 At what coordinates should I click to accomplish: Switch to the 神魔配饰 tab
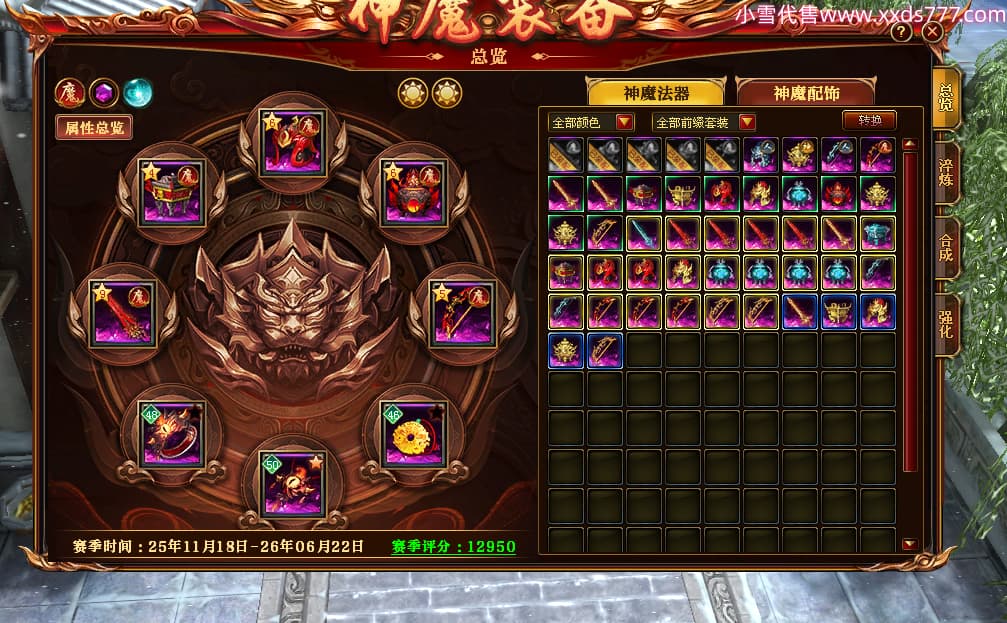coord(806,93)
